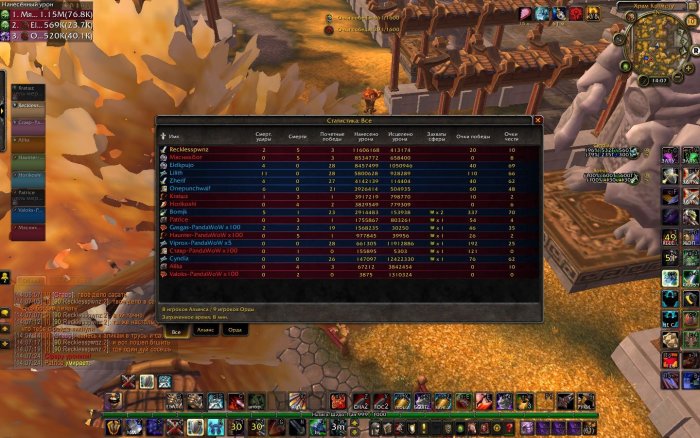Switch to the Альянс tab

click(x=204, y=329)
